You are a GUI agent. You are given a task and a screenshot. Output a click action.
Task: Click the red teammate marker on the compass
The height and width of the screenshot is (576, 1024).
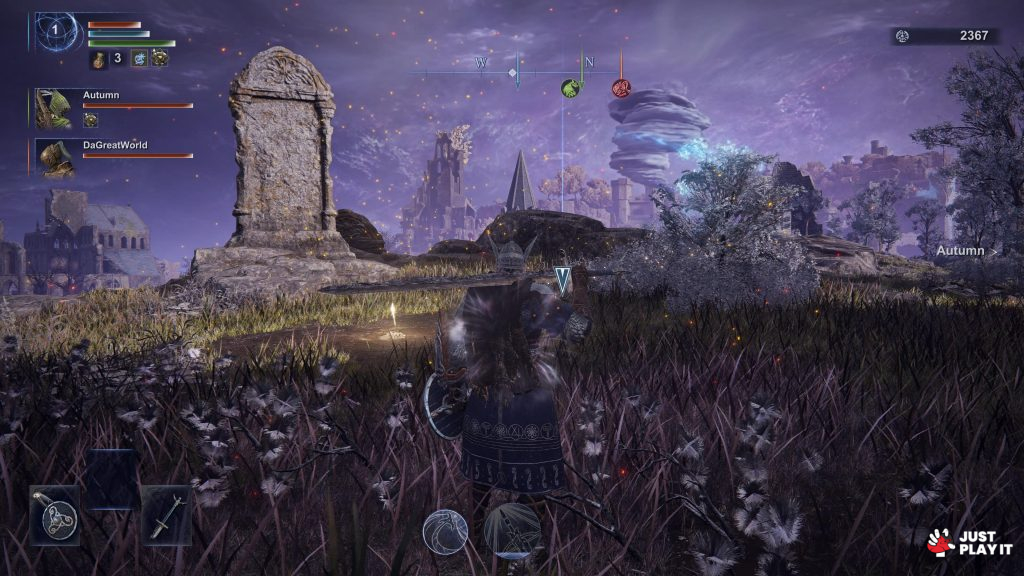coord(621,88)
